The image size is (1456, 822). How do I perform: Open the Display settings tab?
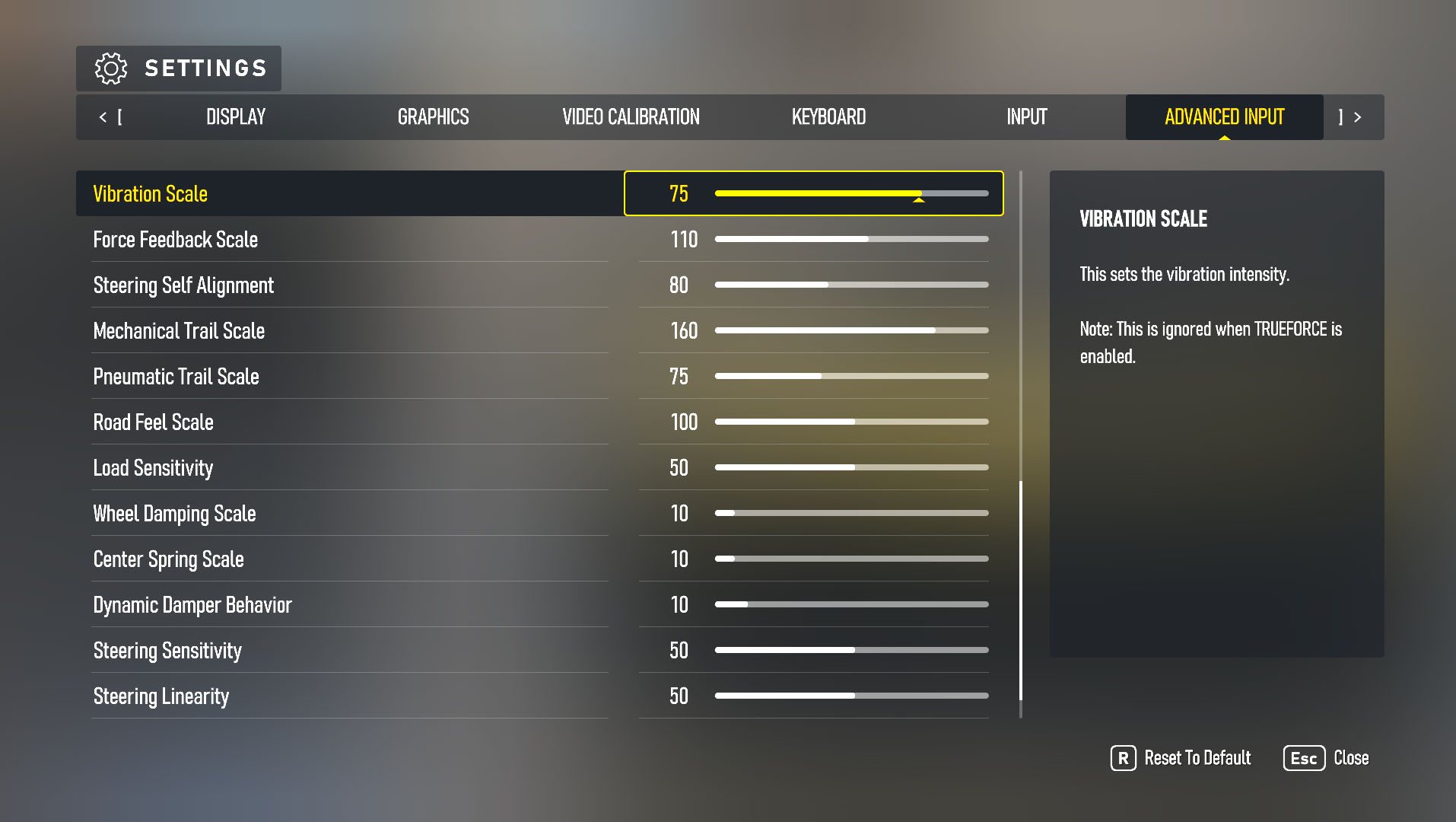click(x=235, y=117)
